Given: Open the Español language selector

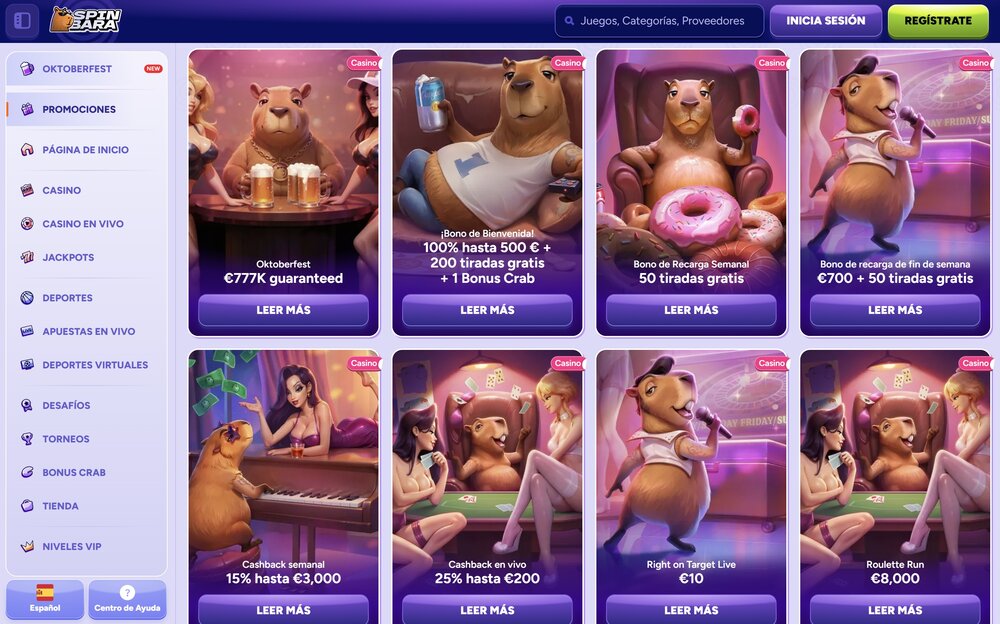Looking at the screenshot, I should coord(45,599).
